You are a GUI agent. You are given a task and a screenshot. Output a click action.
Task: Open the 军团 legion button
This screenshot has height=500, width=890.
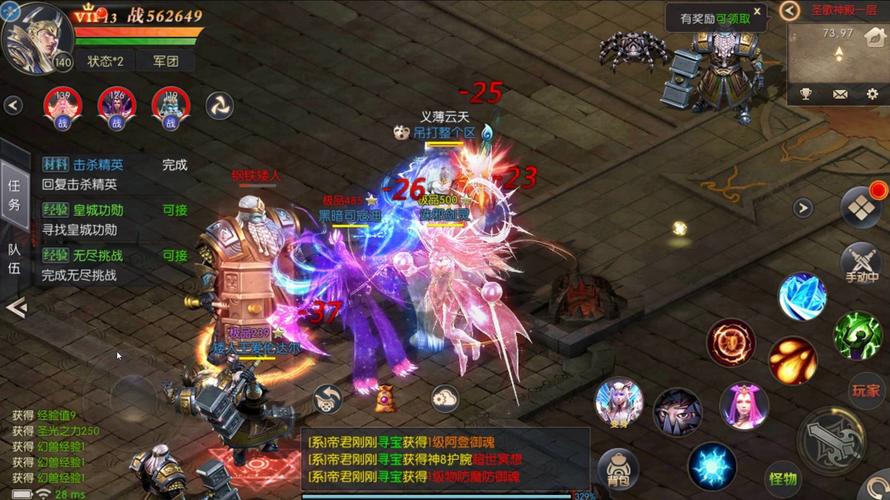pos(165,61)
